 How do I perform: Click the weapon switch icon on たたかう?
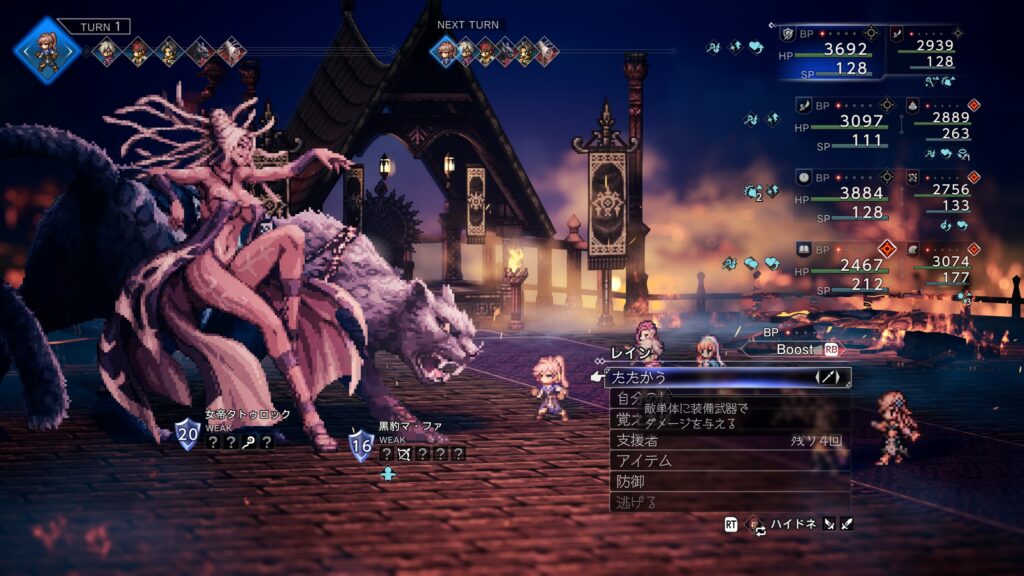(x=827, y=377)
